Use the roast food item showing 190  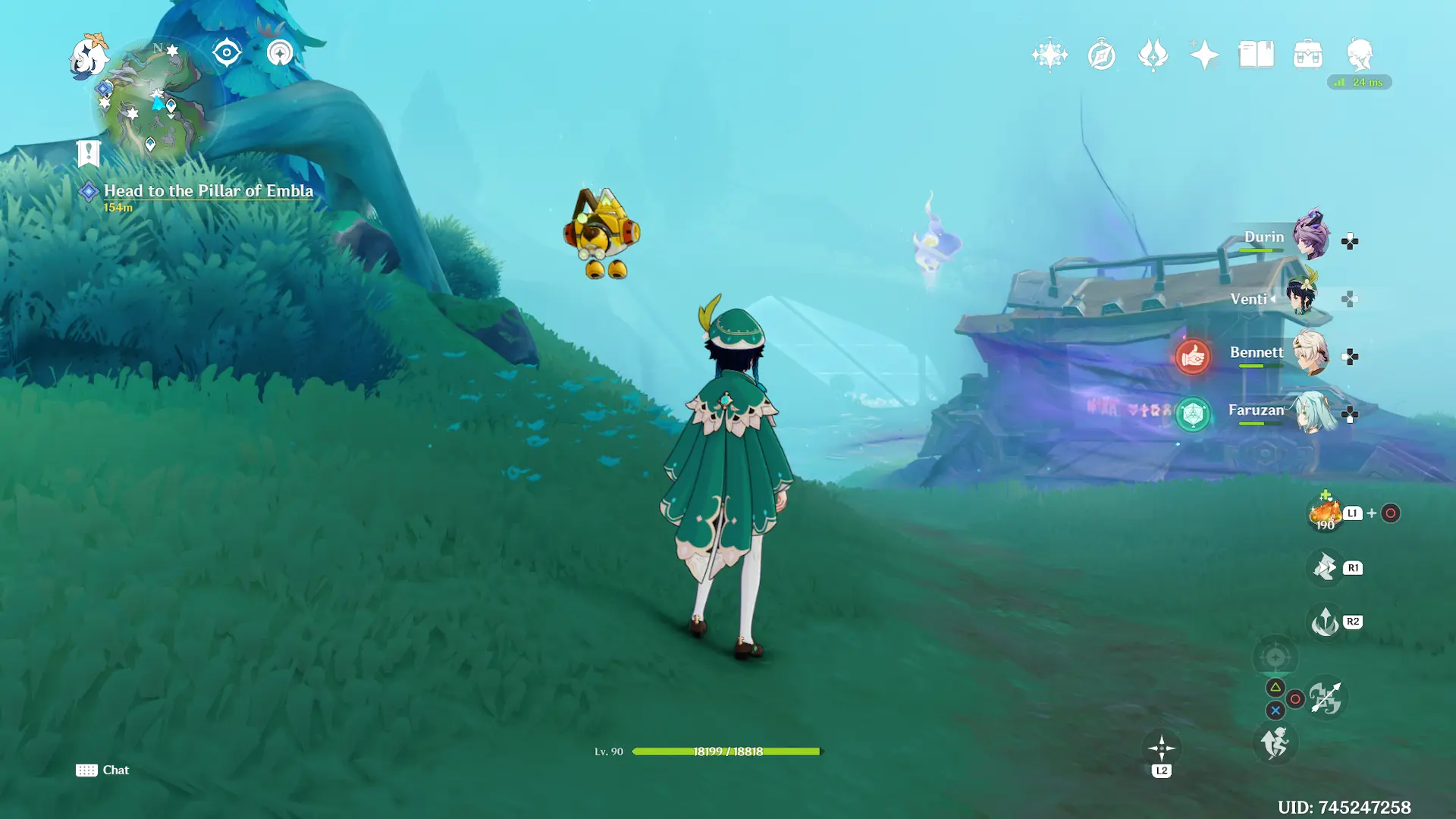click(1325, 513)
